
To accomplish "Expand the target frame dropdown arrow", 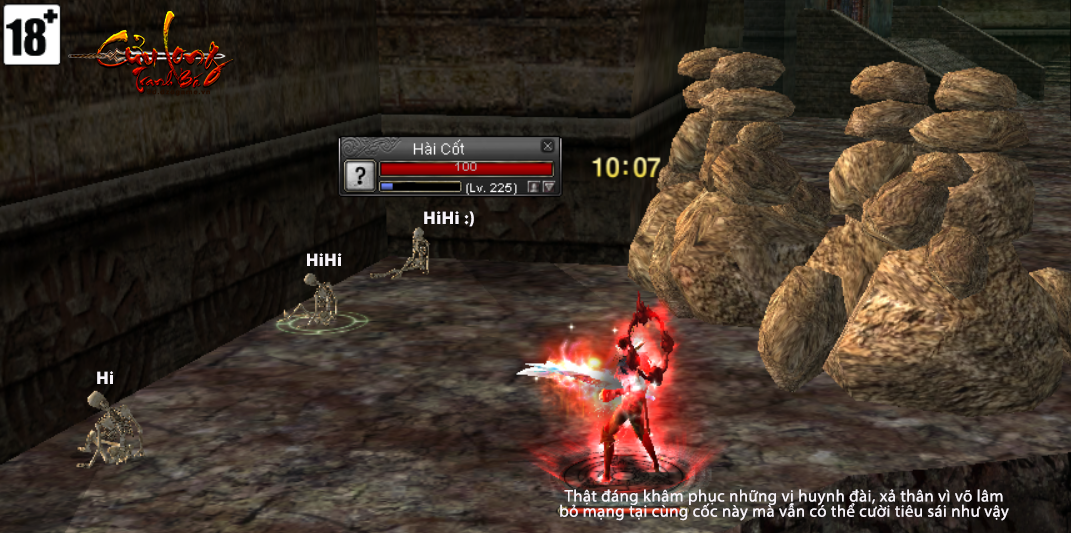I will (548, 187).
